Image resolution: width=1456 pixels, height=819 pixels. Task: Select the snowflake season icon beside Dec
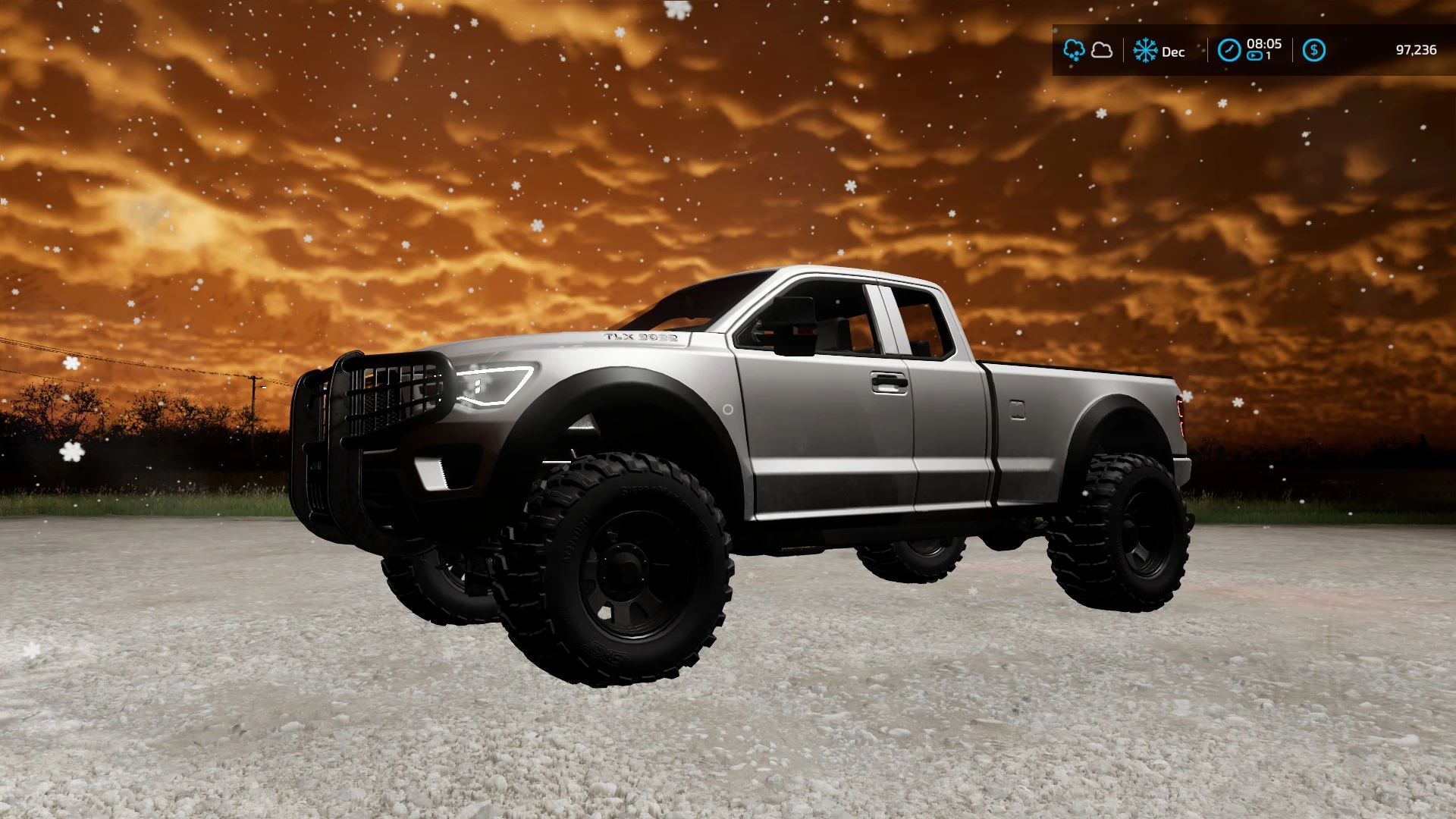(x=1145, y=51)
